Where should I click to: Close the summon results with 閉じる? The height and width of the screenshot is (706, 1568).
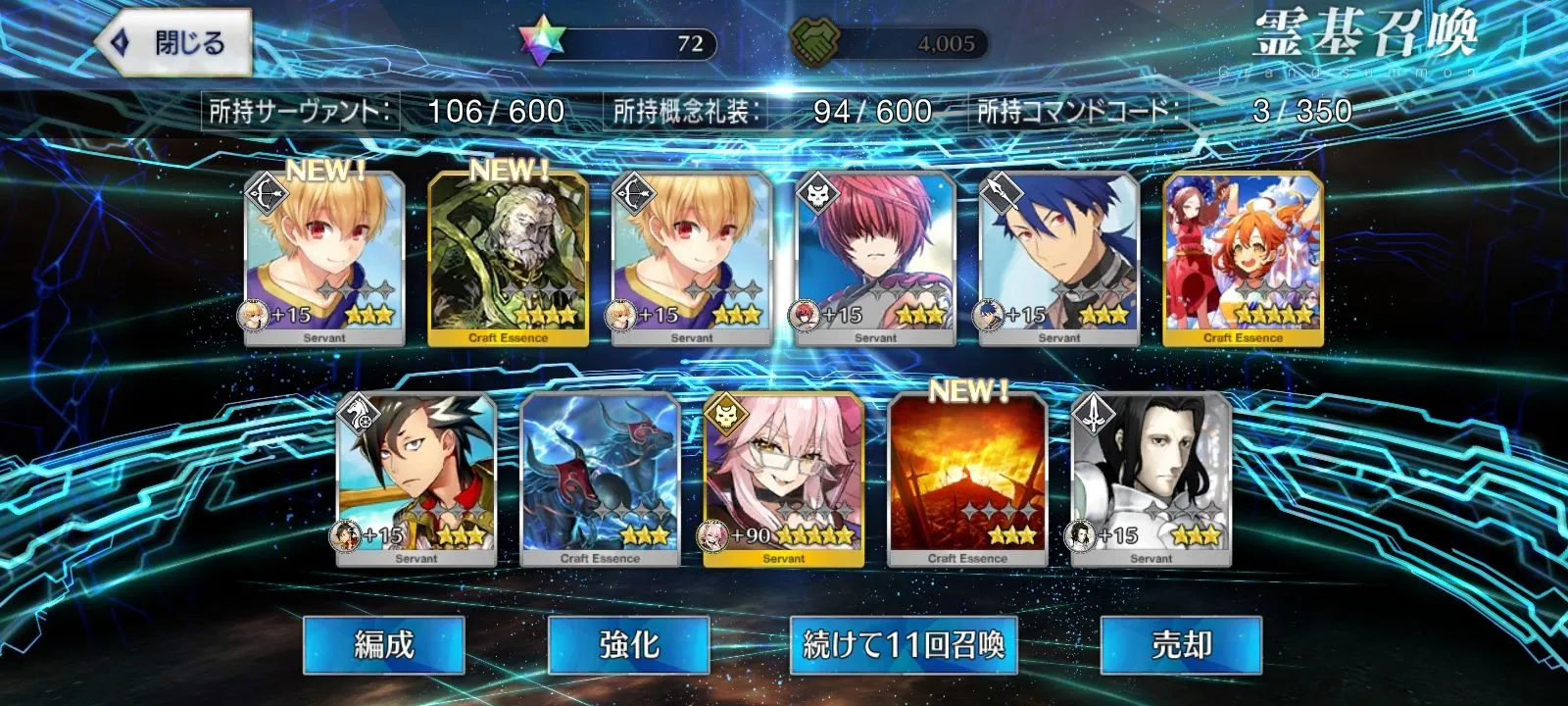(174, 43)
